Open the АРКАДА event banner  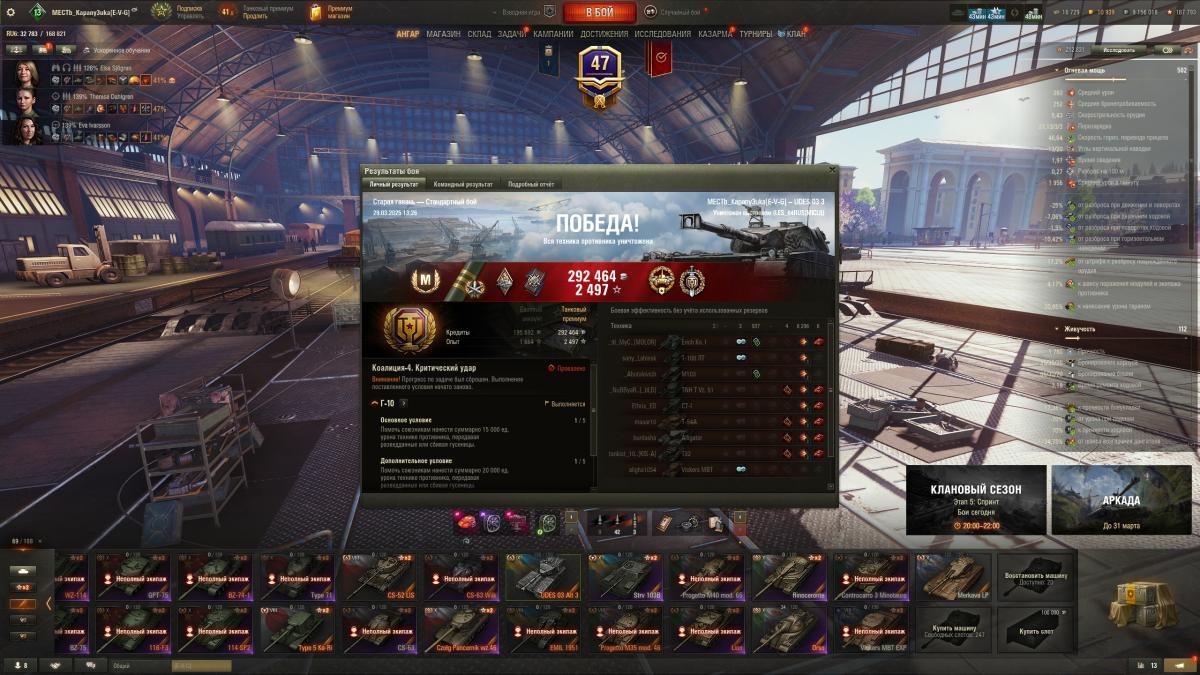click(1121, 499)
